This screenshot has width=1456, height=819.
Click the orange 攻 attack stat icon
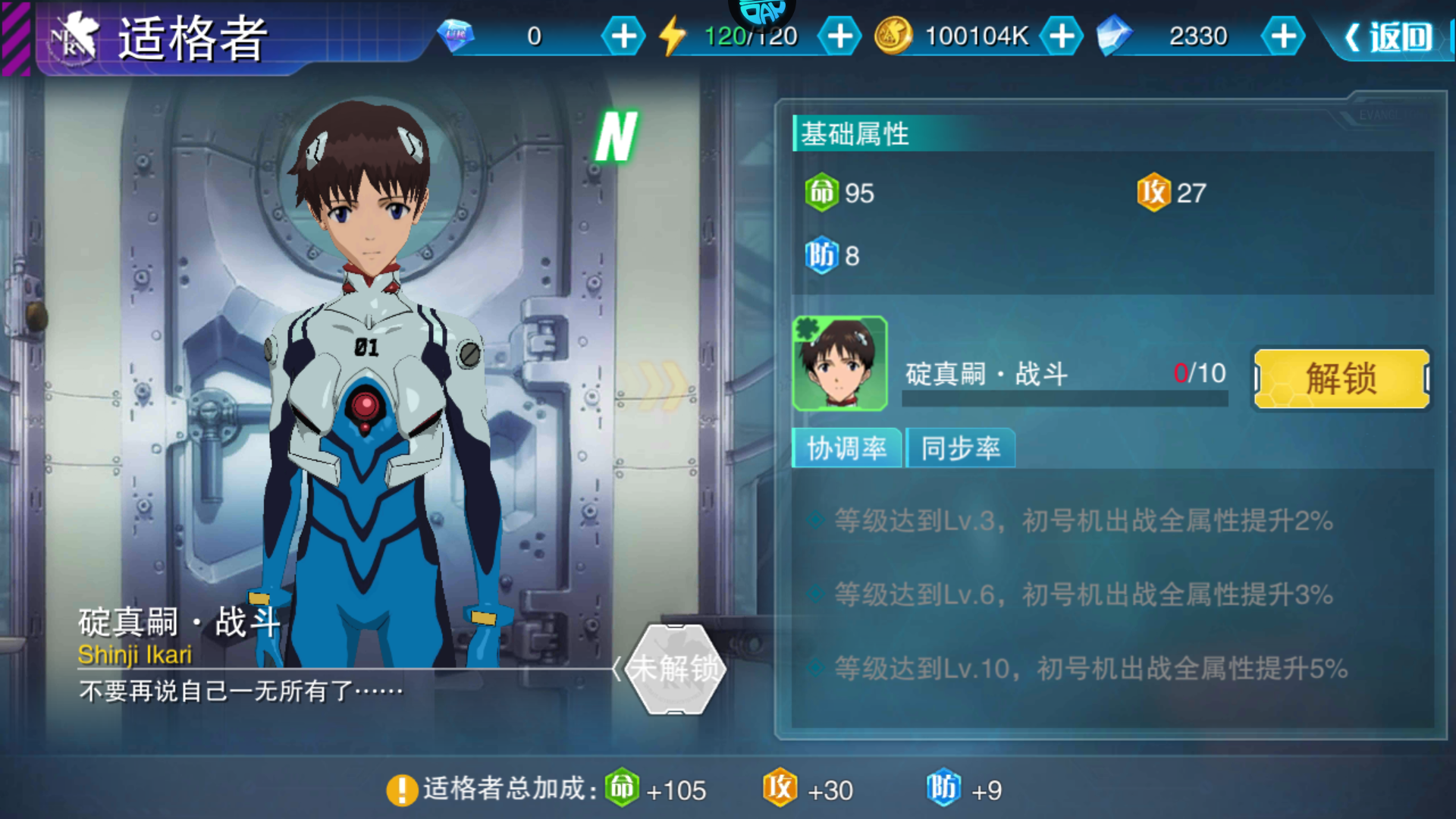click(1154, 193)
